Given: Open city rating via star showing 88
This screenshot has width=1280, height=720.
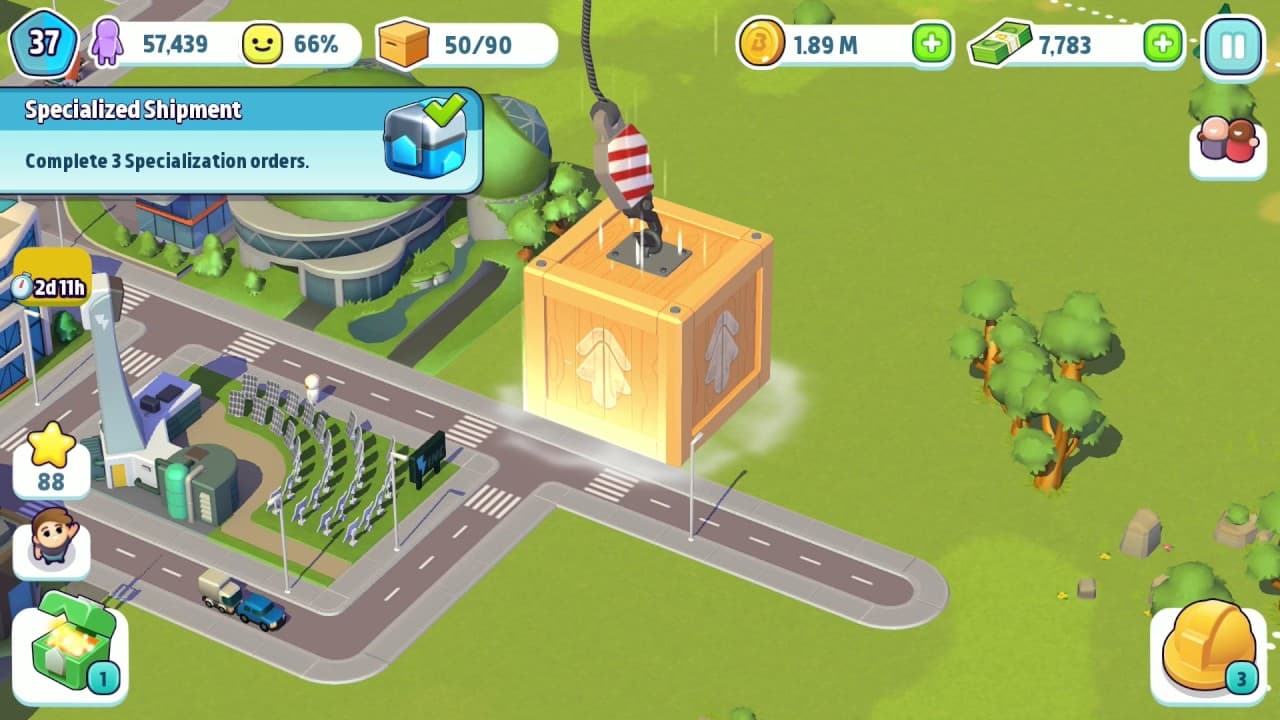Looking at the screenshot, I should (x=52, y=463).
